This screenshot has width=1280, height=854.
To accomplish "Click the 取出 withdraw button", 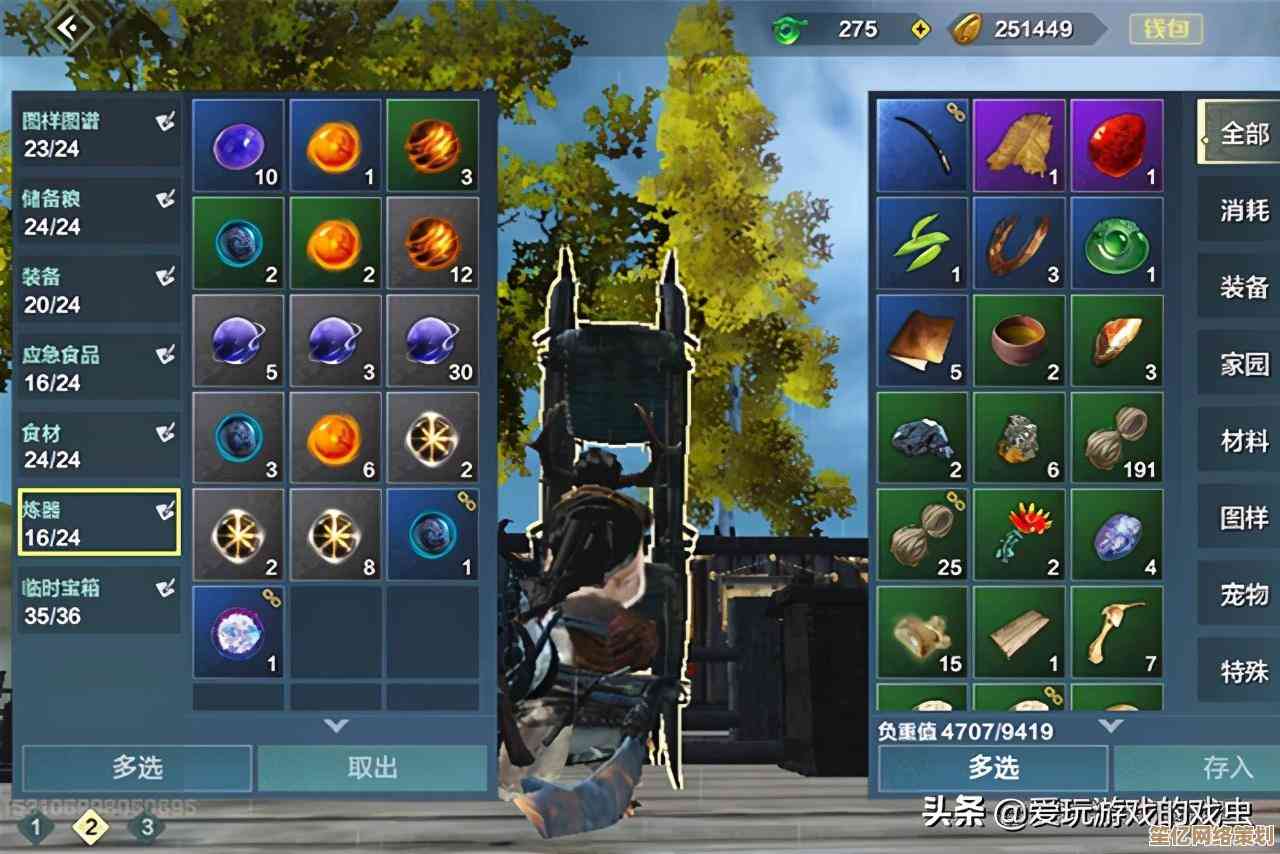I will coord(372,767).
